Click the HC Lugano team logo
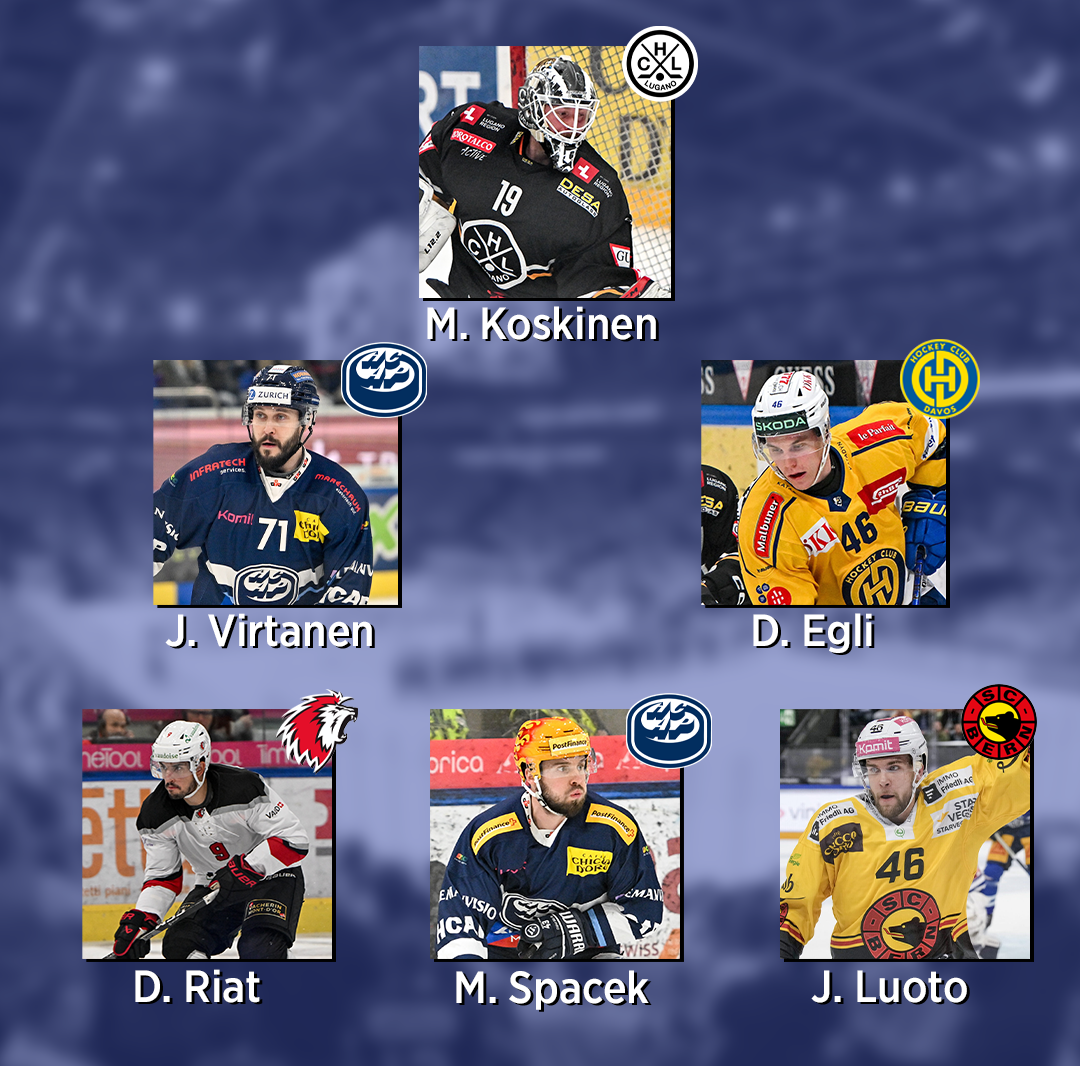The image size is (1080, 1066). 660,63
